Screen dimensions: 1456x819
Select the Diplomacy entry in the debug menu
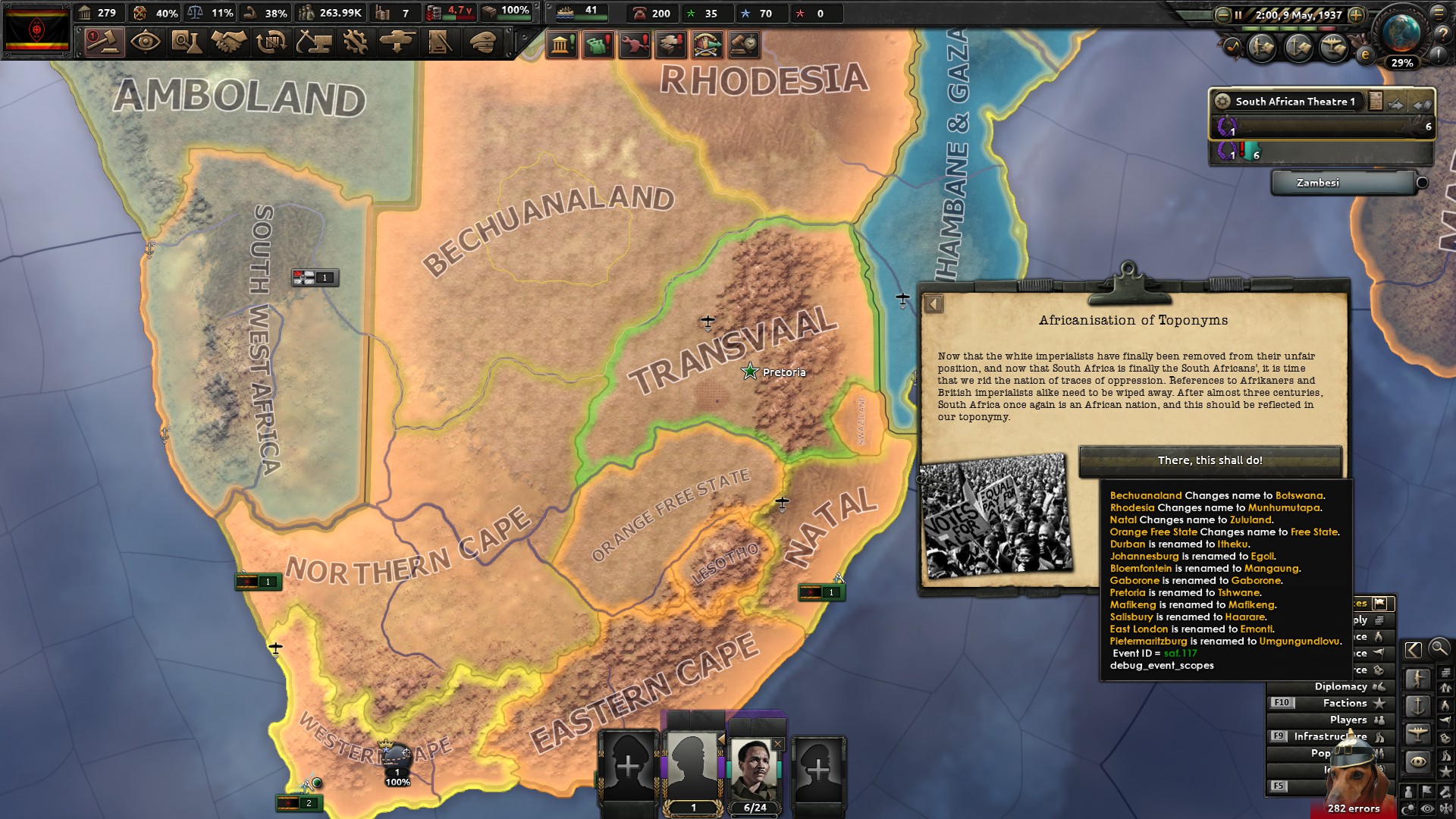click(1341, 686)
